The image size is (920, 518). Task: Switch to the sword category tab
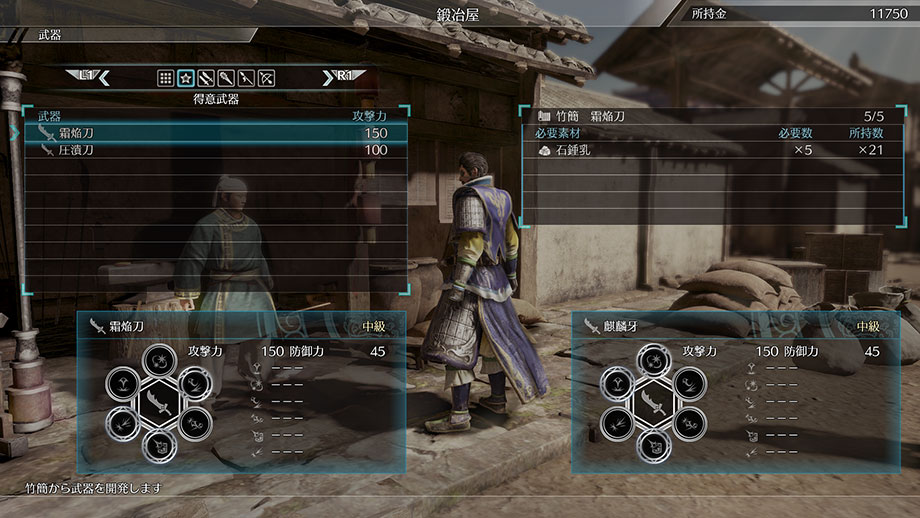point(206,77)
